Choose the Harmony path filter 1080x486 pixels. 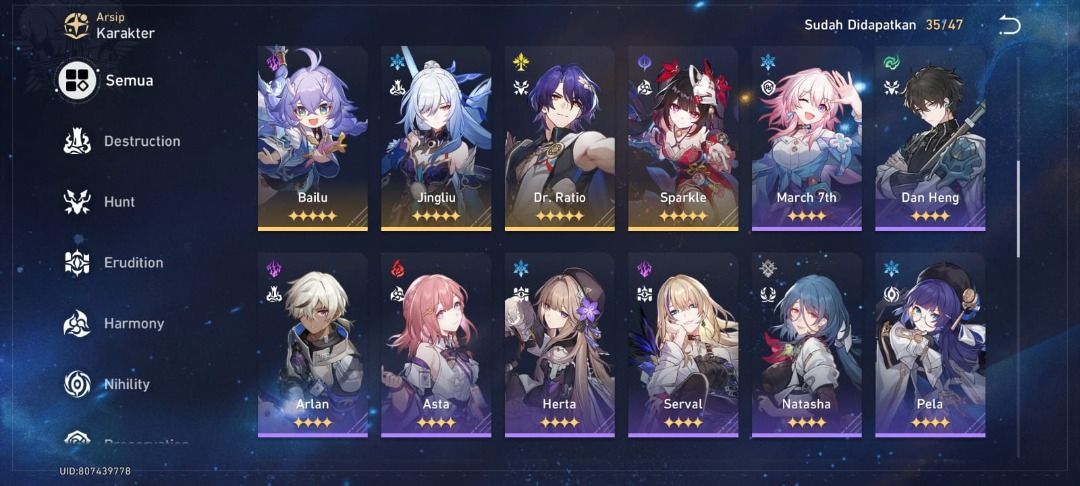(x=114, y=324)
